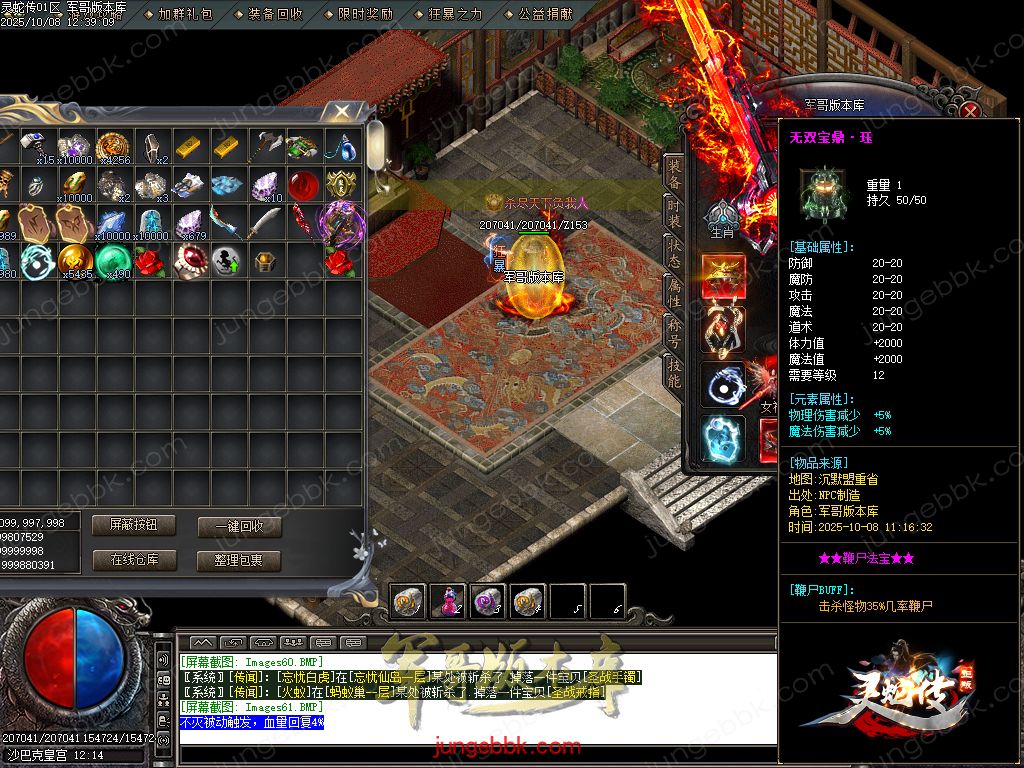Switch to the 属性 attributes tab
Image resolution: width=1024 pixels, height=768 pixels.
[675, 290]
